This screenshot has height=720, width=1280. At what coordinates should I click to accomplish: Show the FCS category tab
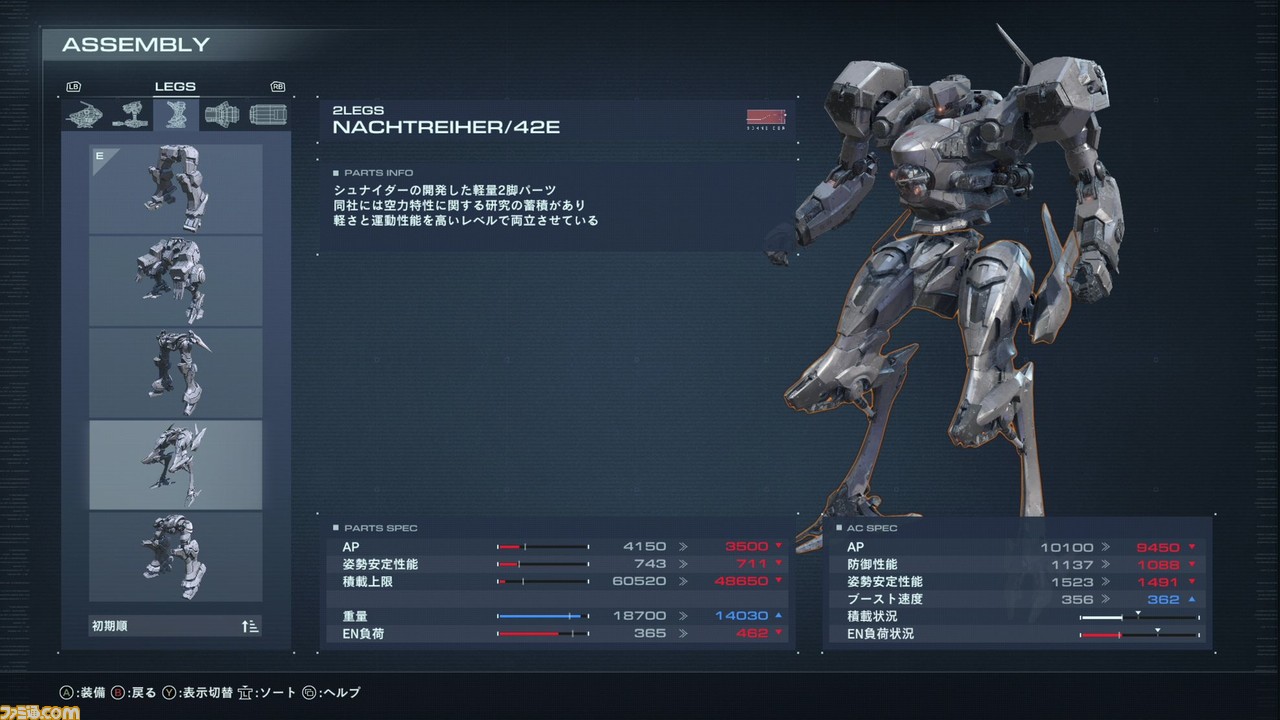(267, 115)
